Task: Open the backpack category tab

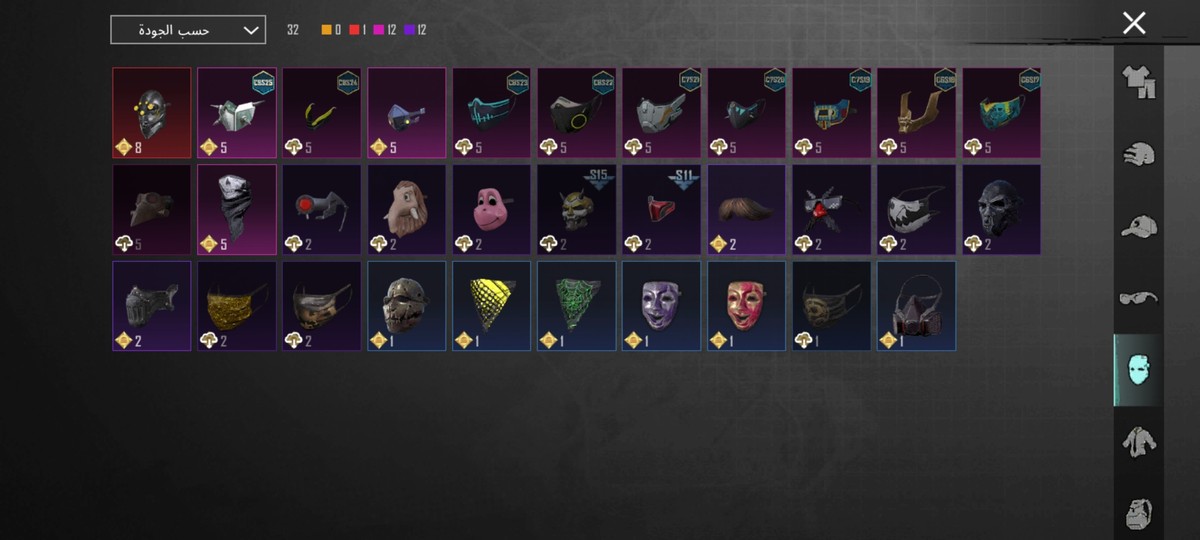Action: [x=1138, y=512]
